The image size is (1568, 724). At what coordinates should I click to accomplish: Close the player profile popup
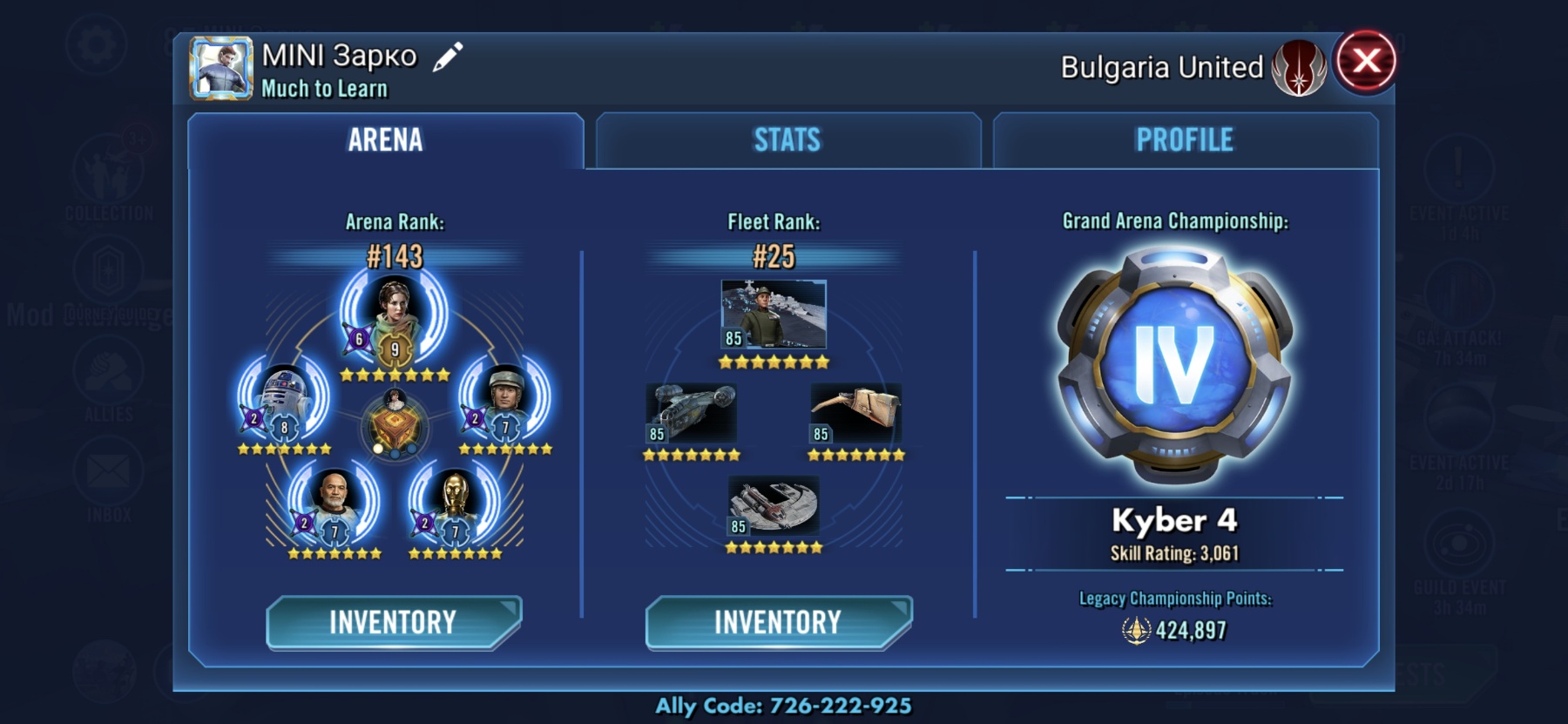click(x=1365, y=61)
